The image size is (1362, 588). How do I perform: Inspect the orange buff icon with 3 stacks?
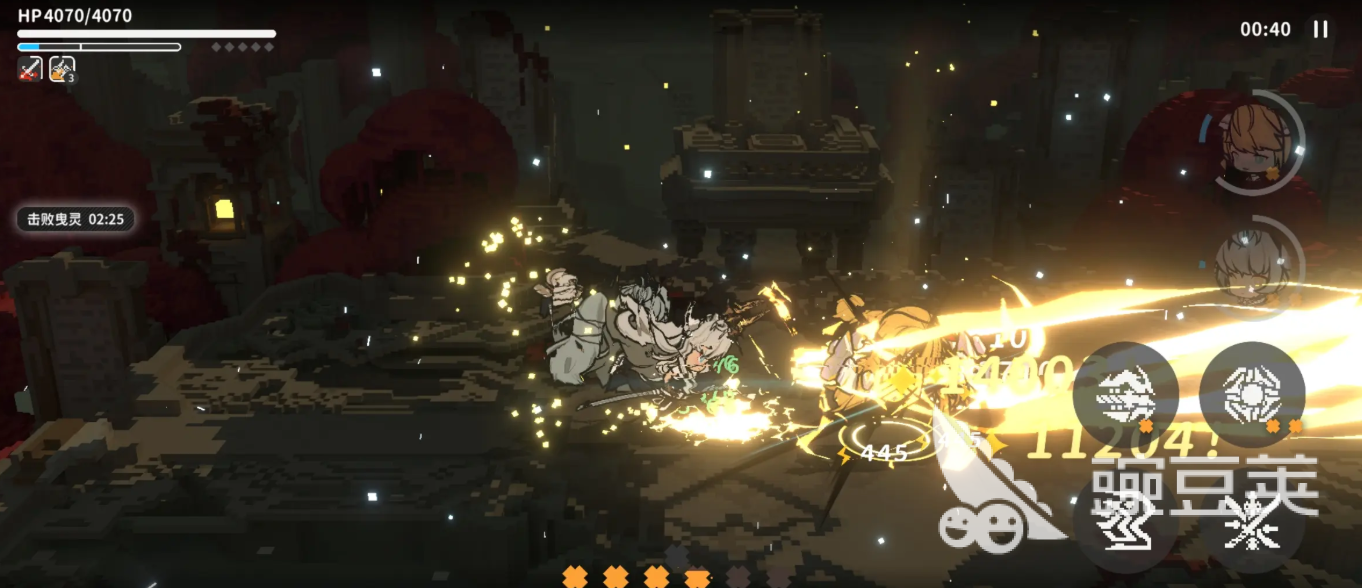(62, 70)
